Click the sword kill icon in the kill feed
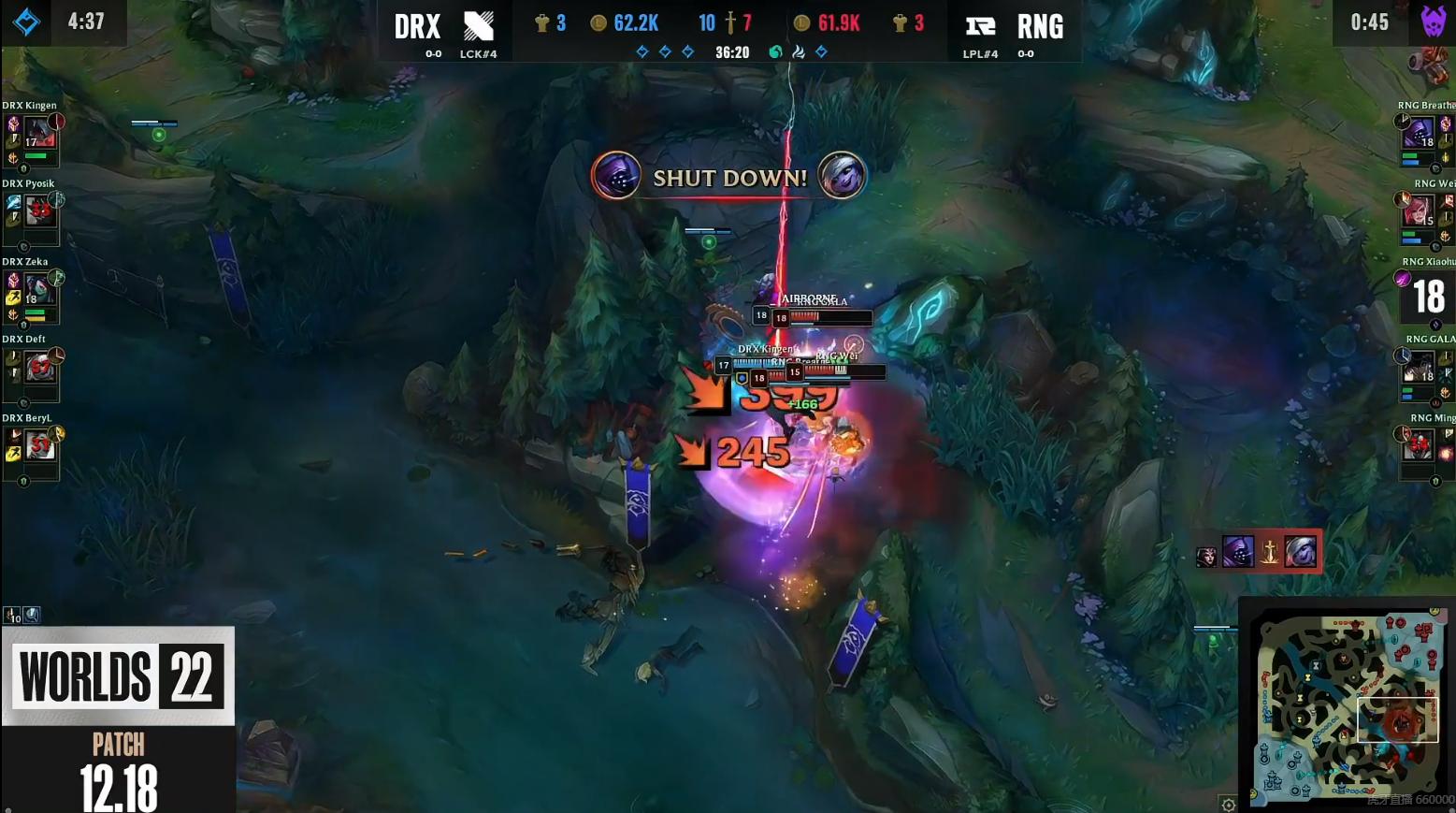1456x813 pixels. (1270, 551)
